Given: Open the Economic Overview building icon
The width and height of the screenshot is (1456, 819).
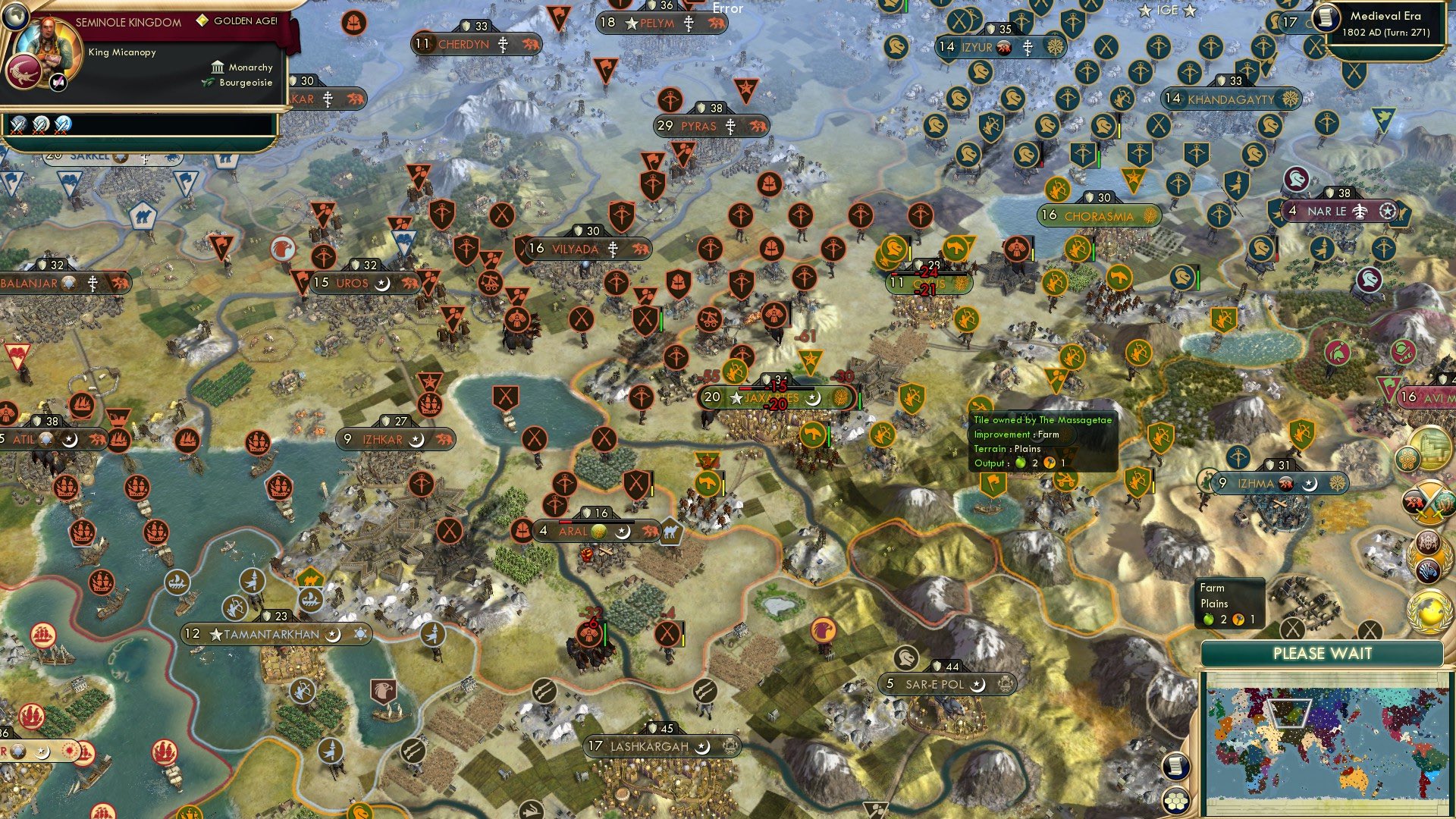Looking at the screenshot, I should [1431, 447].
